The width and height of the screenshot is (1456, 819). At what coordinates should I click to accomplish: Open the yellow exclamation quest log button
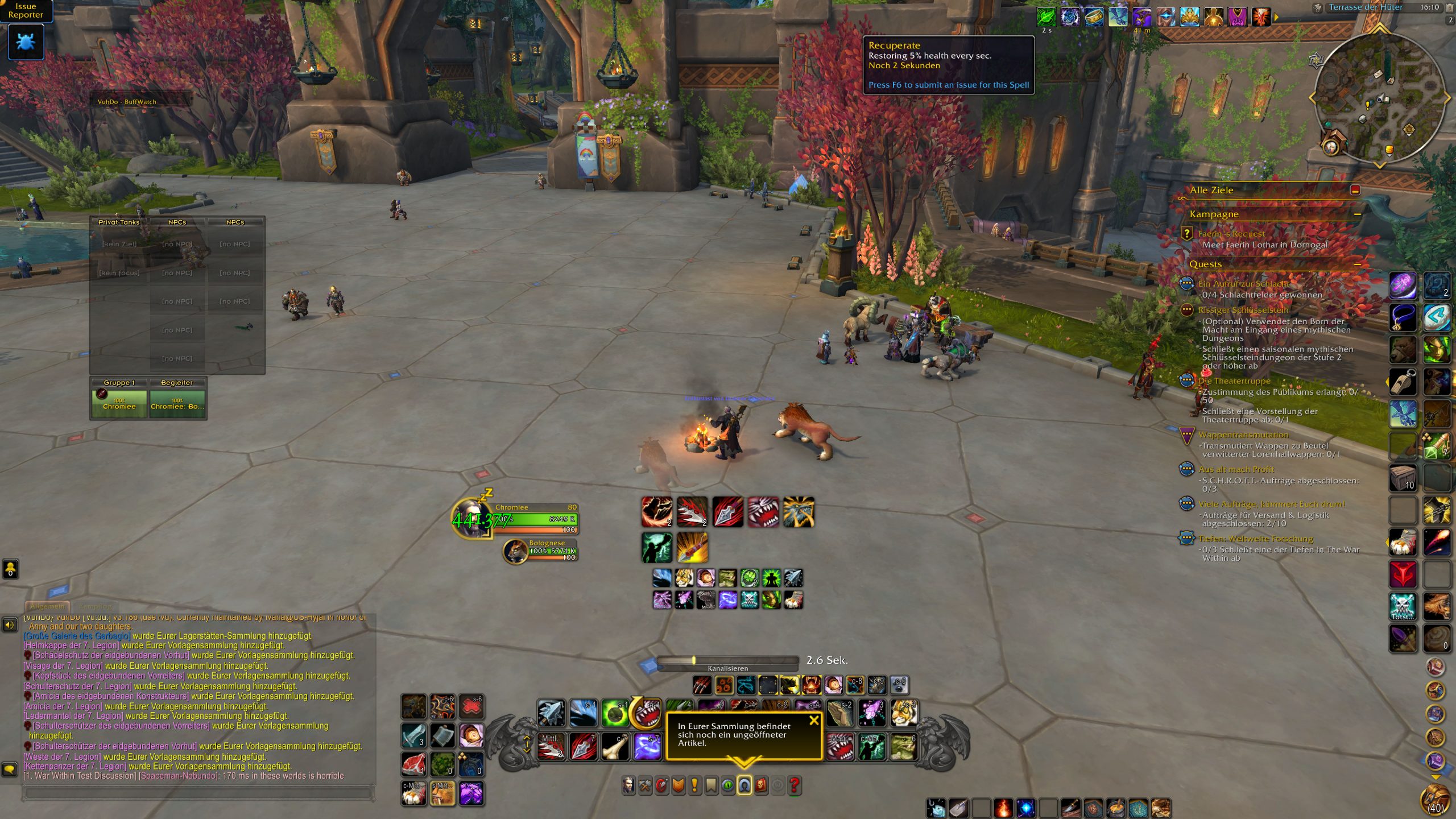pyautogui.click(x=694, y=785)
